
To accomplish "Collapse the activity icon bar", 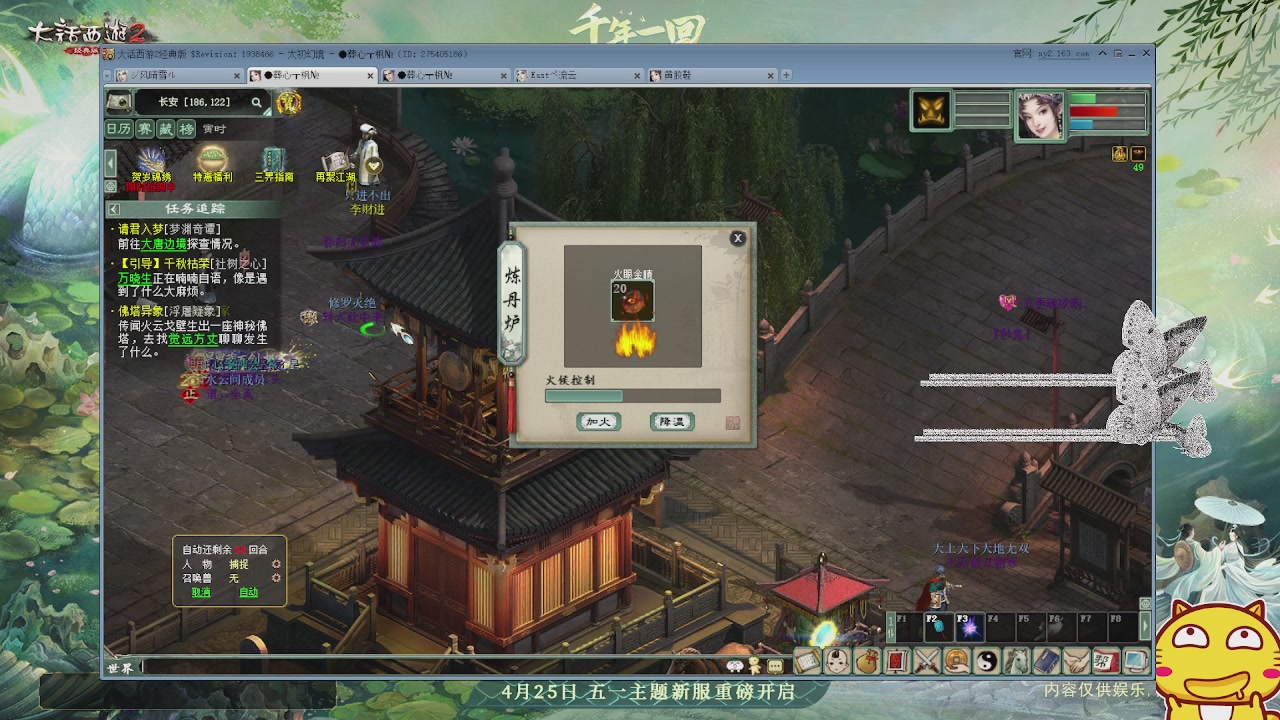I will coord(110,163).
